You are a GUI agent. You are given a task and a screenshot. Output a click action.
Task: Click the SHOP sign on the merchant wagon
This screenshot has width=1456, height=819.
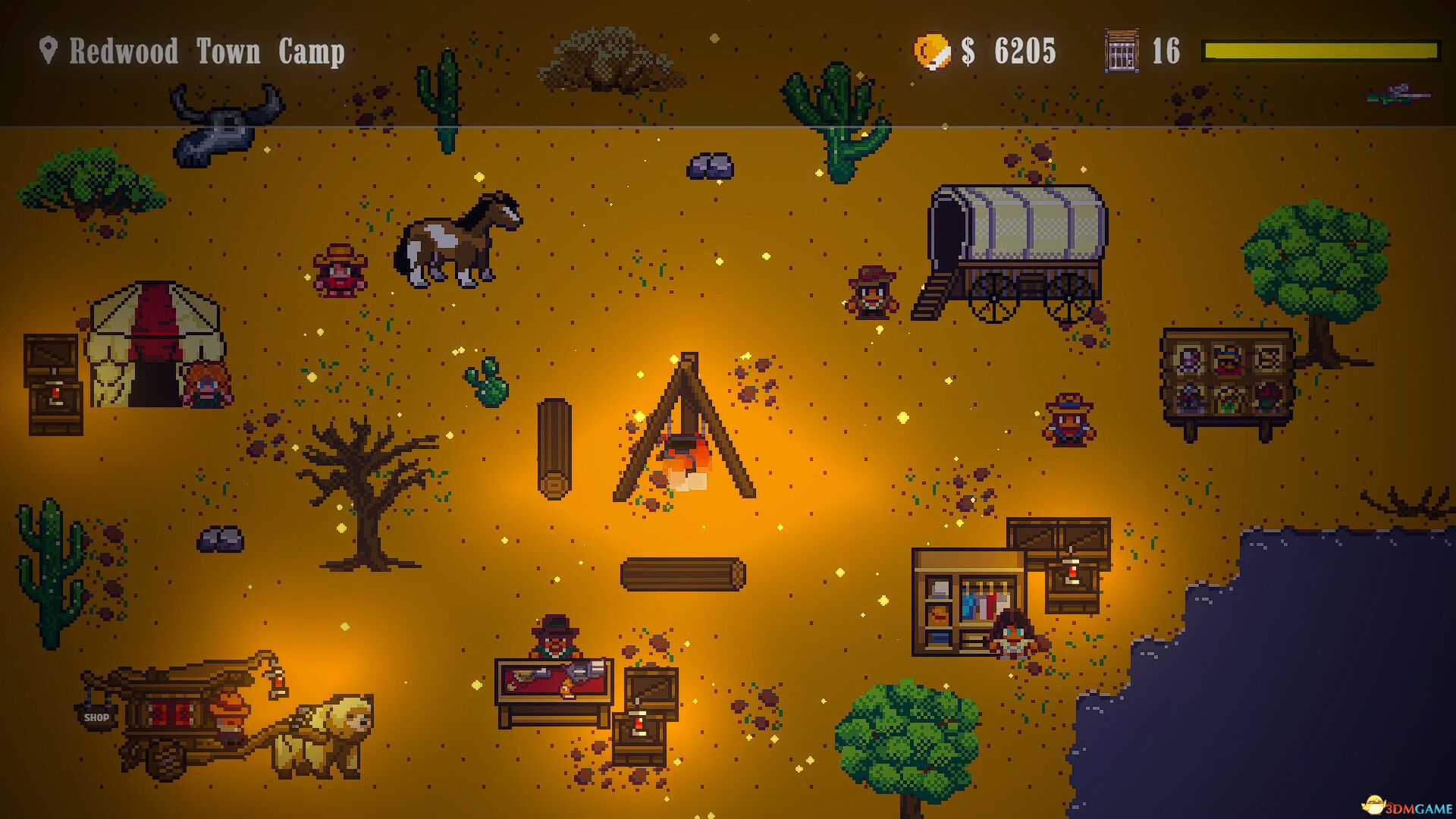click(x=97, y=717)
